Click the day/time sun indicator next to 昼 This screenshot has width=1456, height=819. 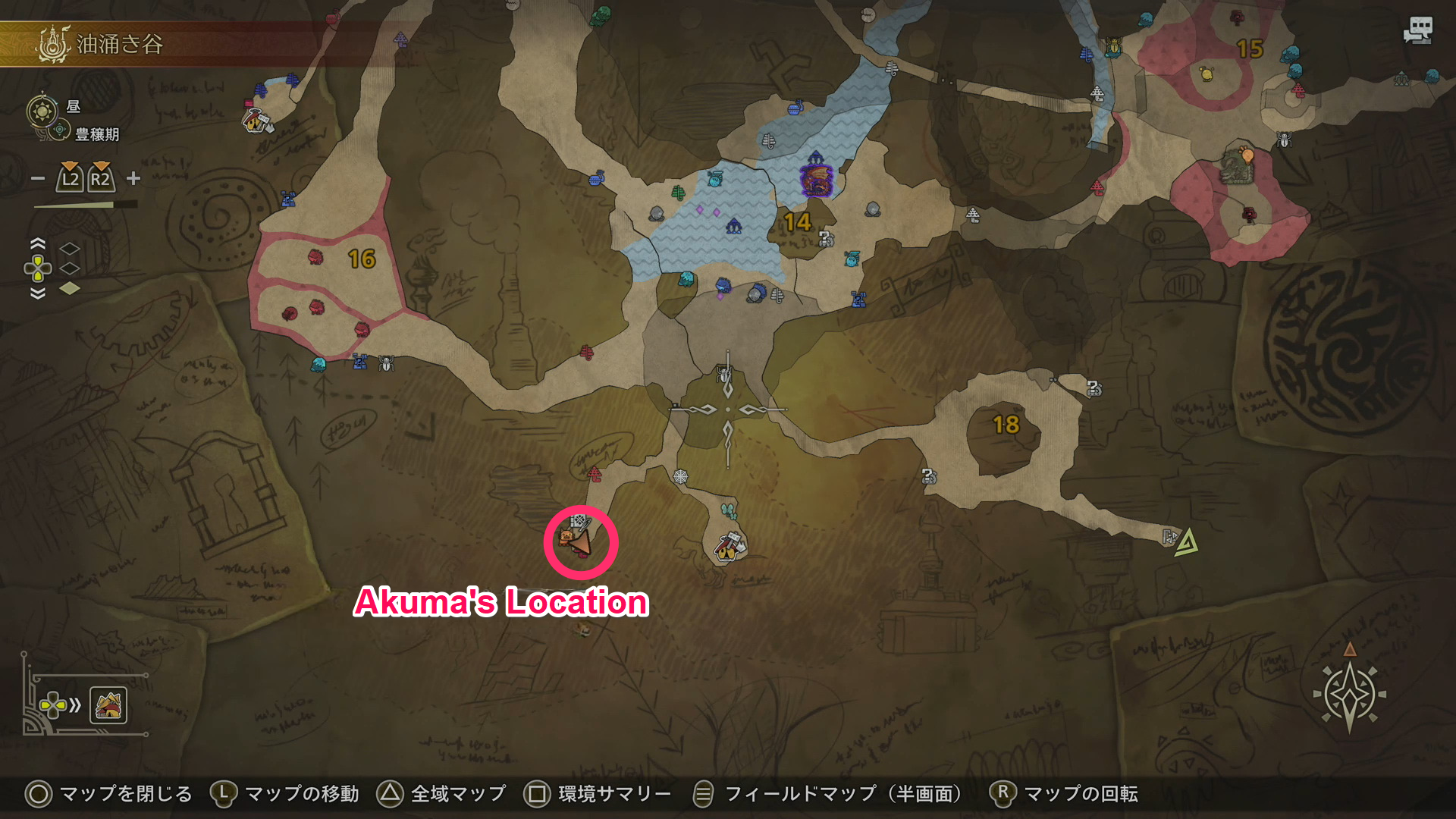(x=42, y=111)
